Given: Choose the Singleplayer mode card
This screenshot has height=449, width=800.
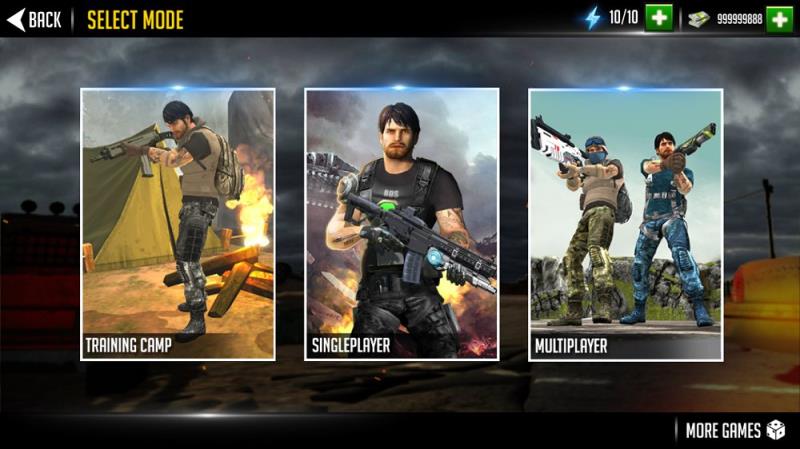Looking at the screenshot, I should pyautogui.click(x=401, y=224).
